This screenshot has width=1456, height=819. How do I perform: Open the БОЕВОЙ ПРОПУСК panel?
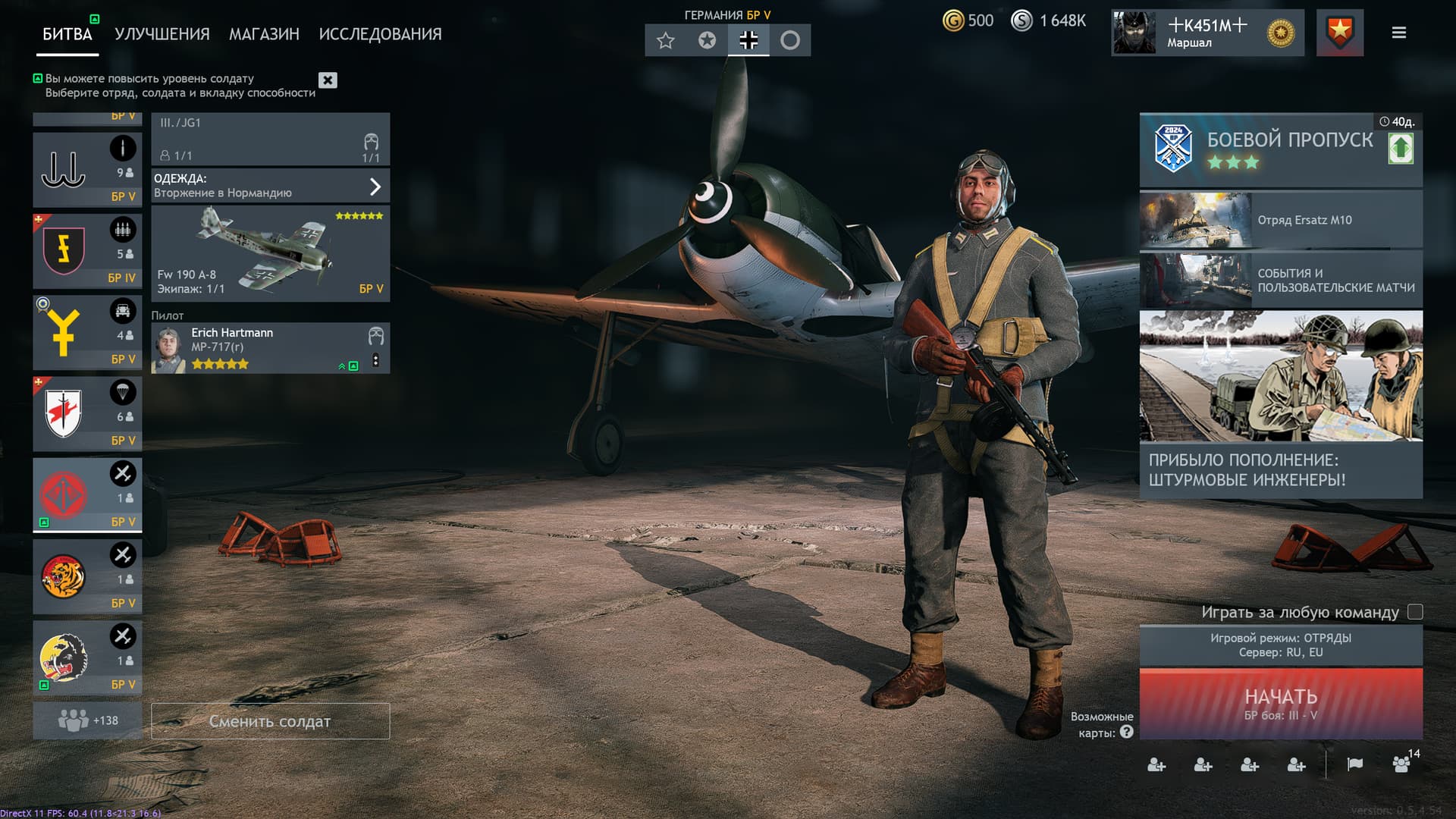click(x=1280, y=149)
